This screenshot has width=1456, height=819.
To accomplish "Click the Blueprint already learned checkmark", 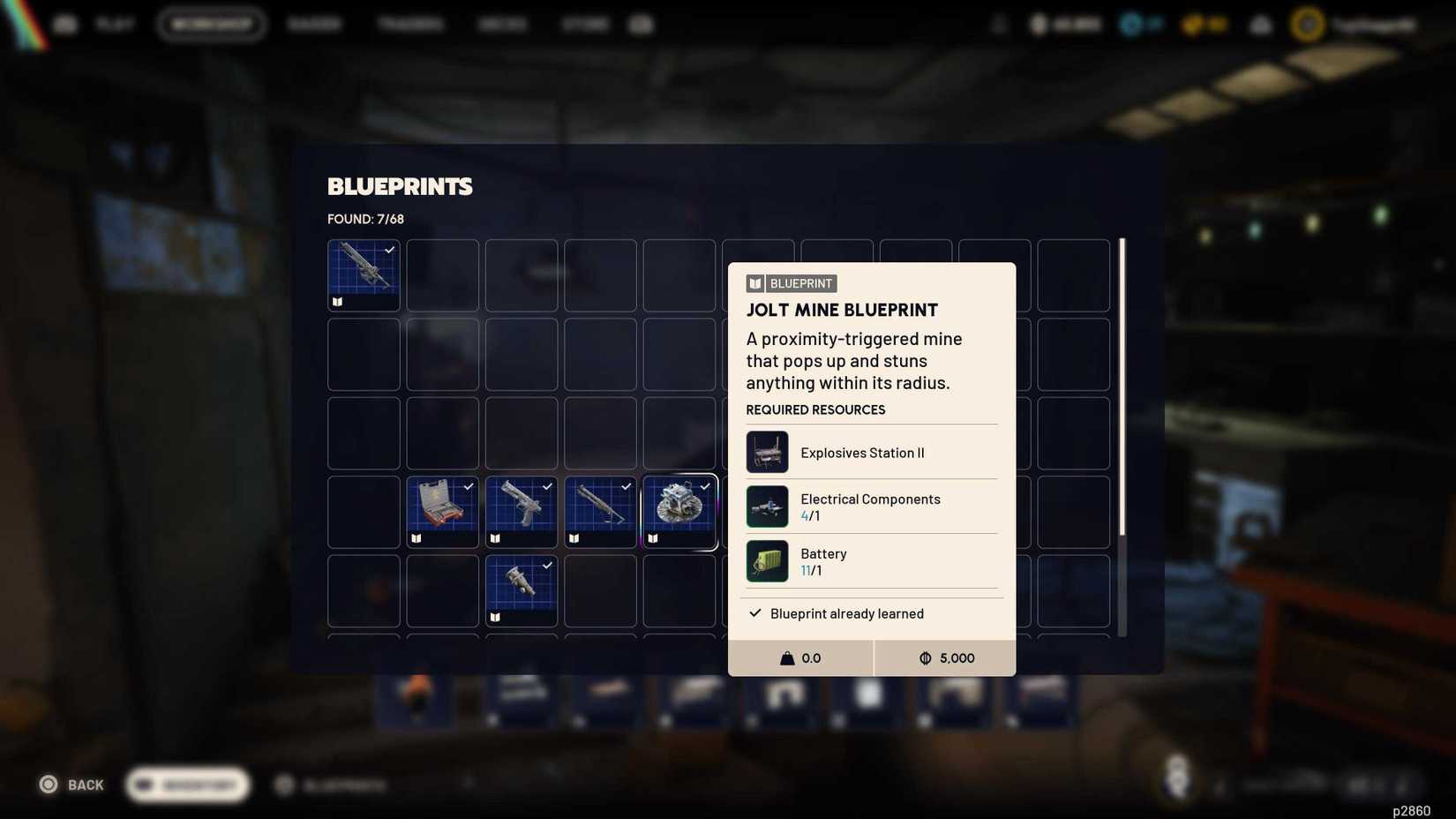I will 754,612.
